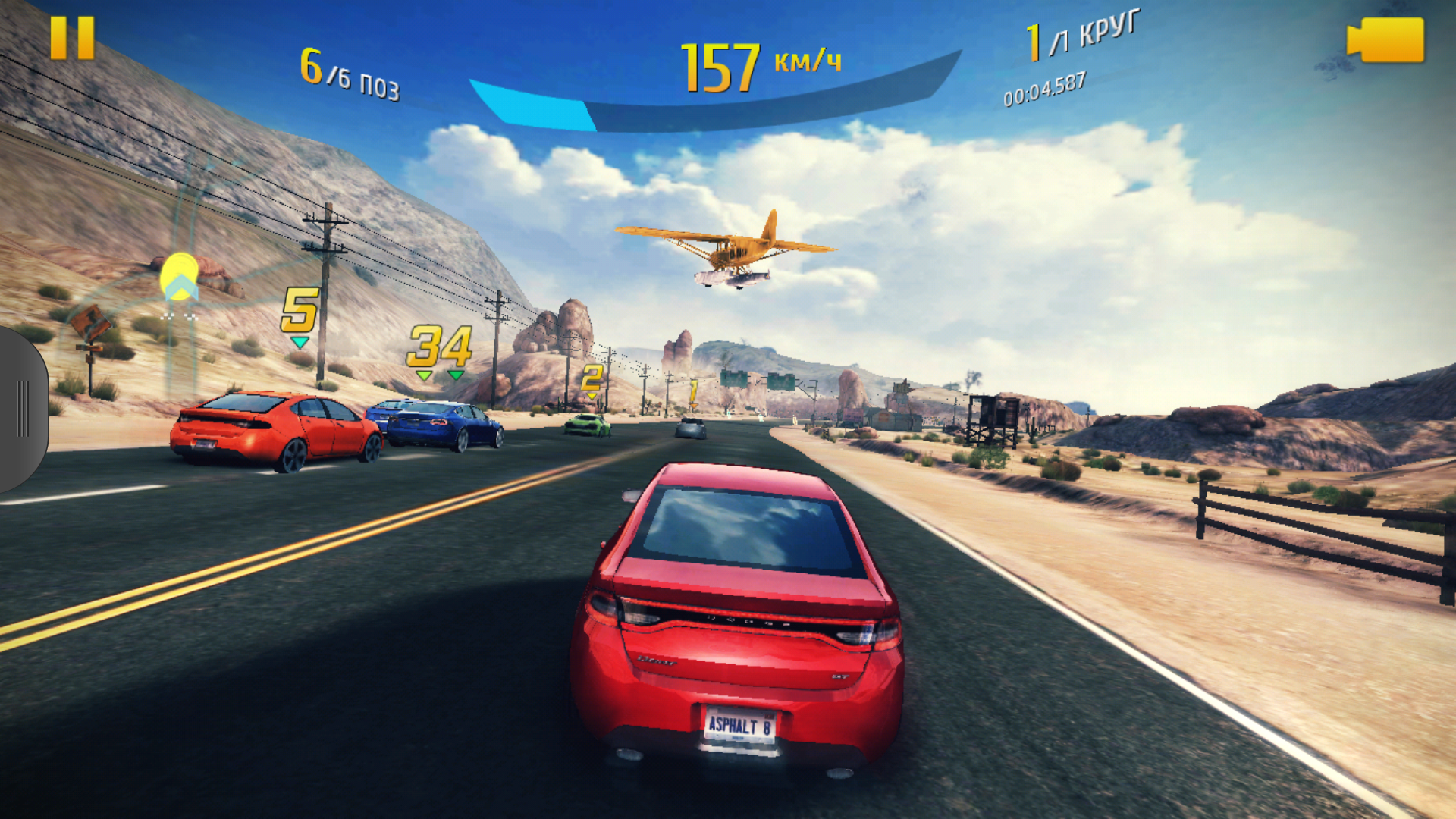1456x819 pixels.
Task: Switch camera view with the camera icon
Action: 1385,40
